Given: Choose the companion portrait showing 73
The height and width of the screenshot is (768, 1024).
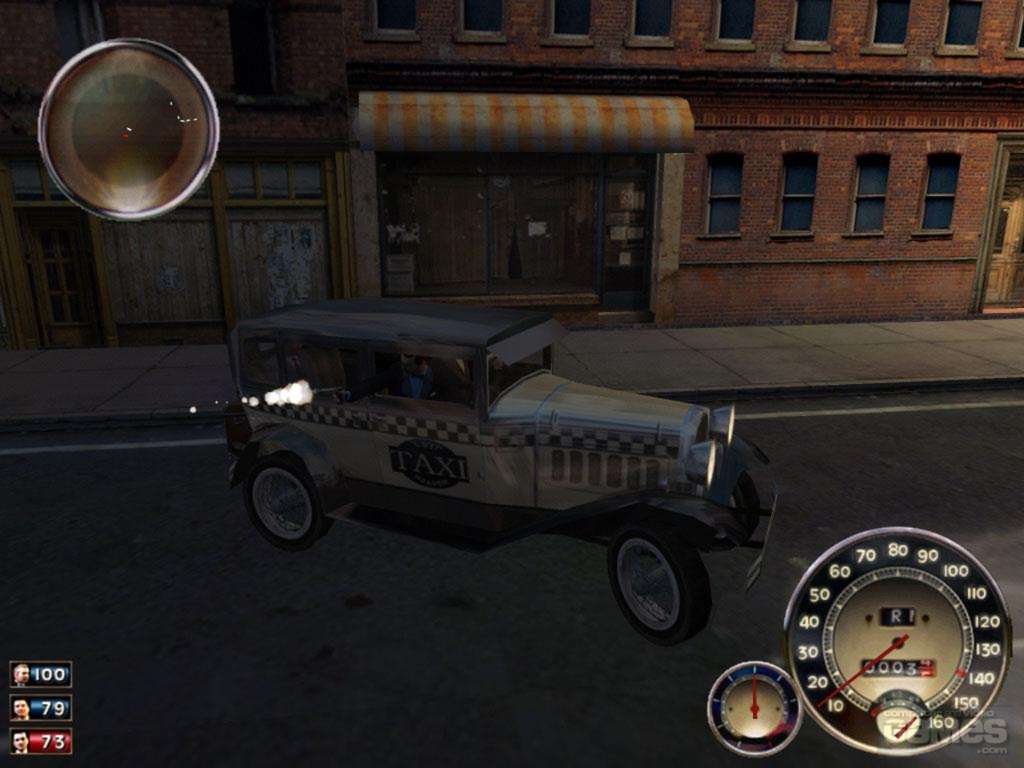Looking at the screenshot, I should [21, 741].
